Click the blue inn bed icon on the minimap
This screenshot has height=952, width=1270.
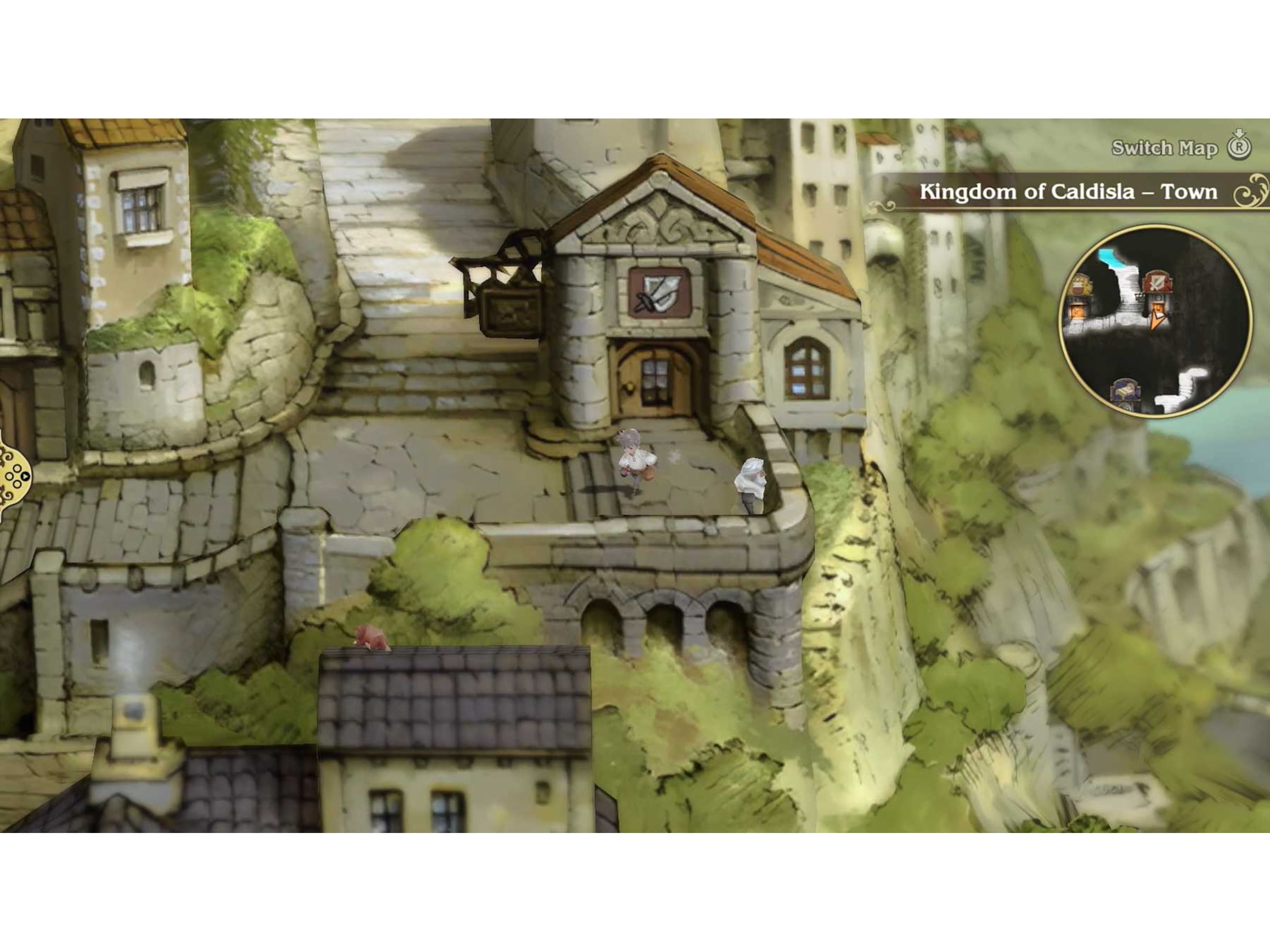tap(1126, 391)
